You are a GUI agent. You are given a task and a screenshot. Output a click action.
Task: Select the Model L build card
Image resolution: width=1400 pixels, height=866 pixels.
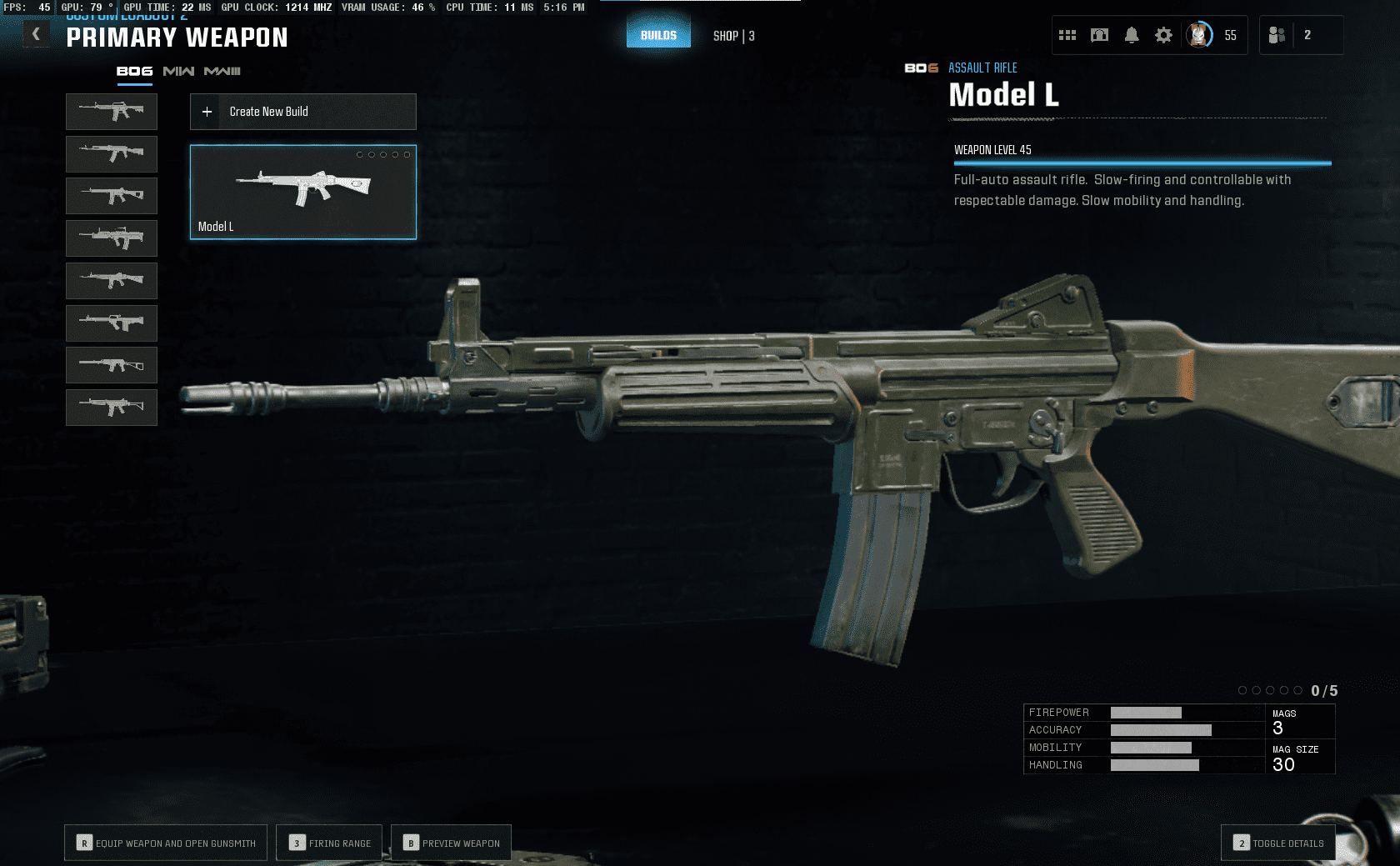tap(303, 193)
